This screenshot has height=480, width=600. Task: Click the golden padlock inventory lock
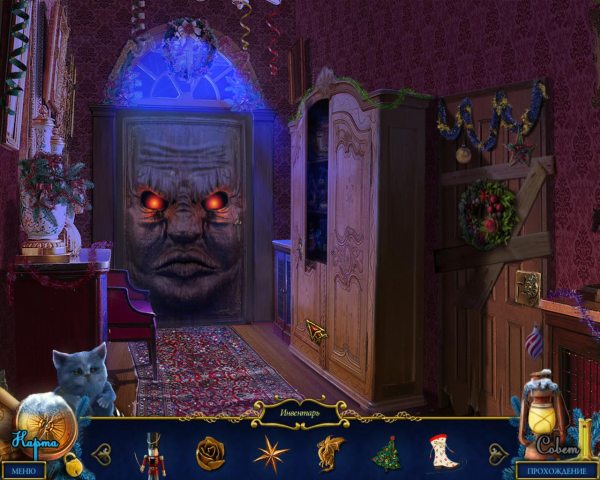[x=73, y=463]
